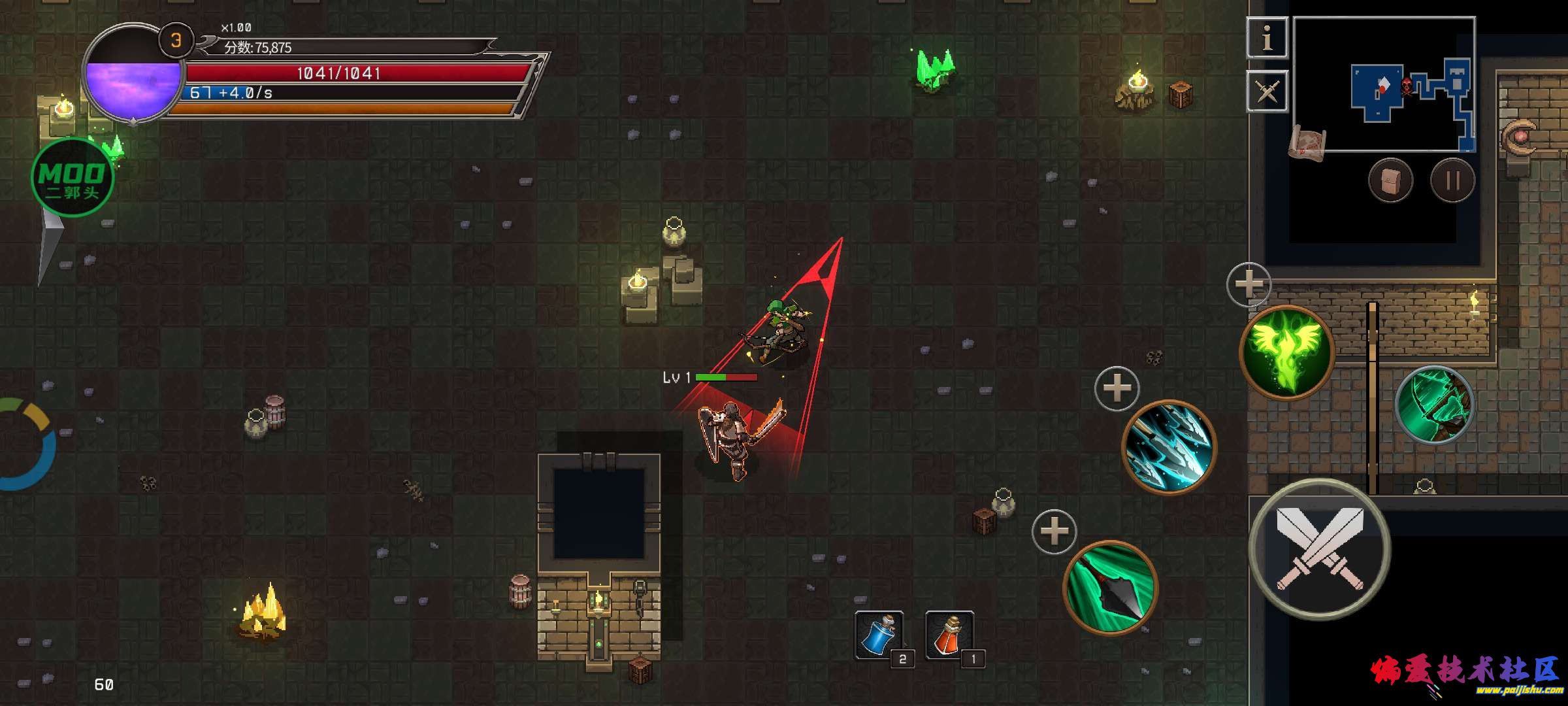Use the green bow shot skill
This screenshot has width=1568, height=706.
(x=1435, y=405)
